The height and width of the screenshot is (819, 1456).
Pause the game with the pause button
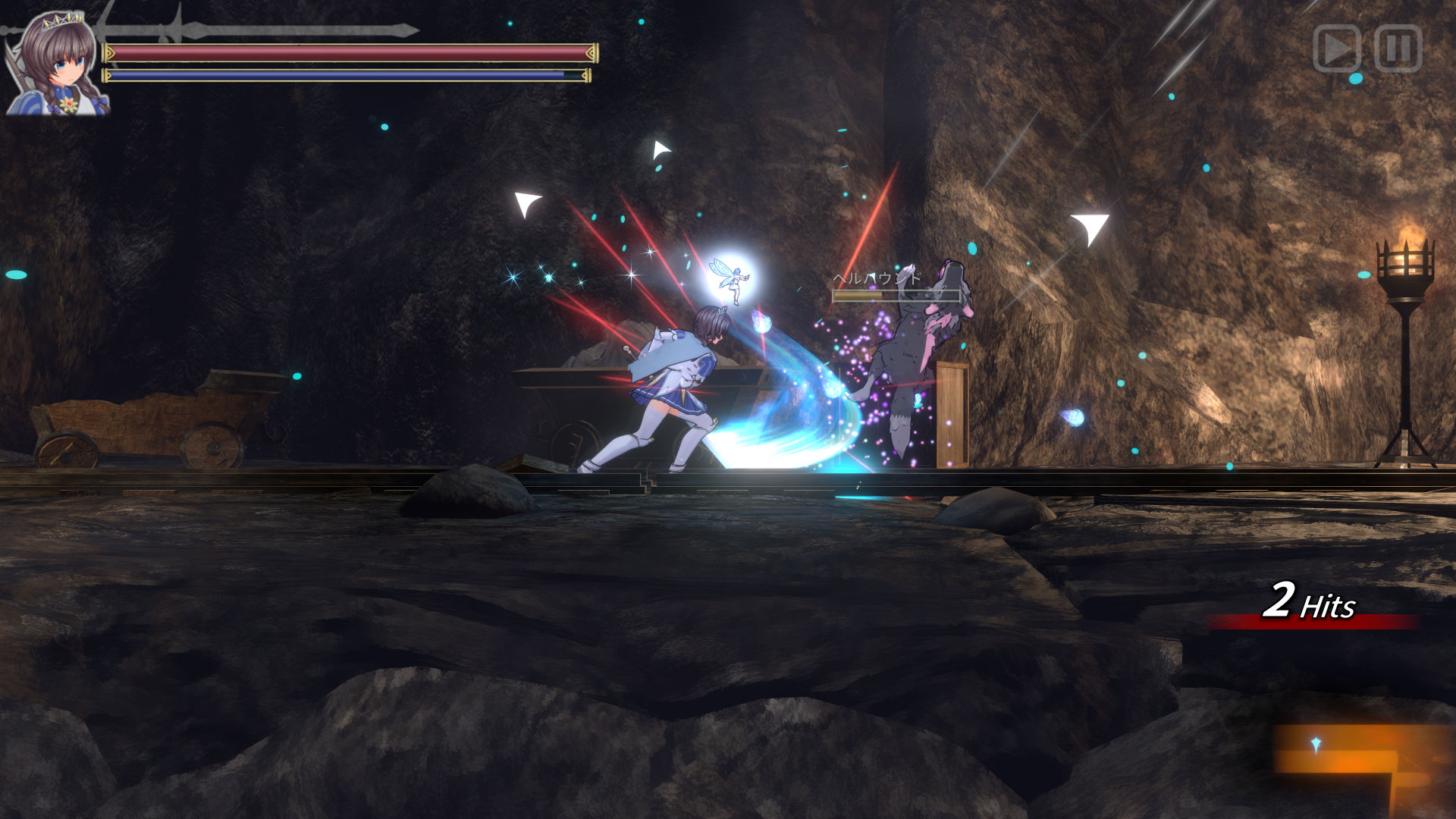coord(1398,49)
